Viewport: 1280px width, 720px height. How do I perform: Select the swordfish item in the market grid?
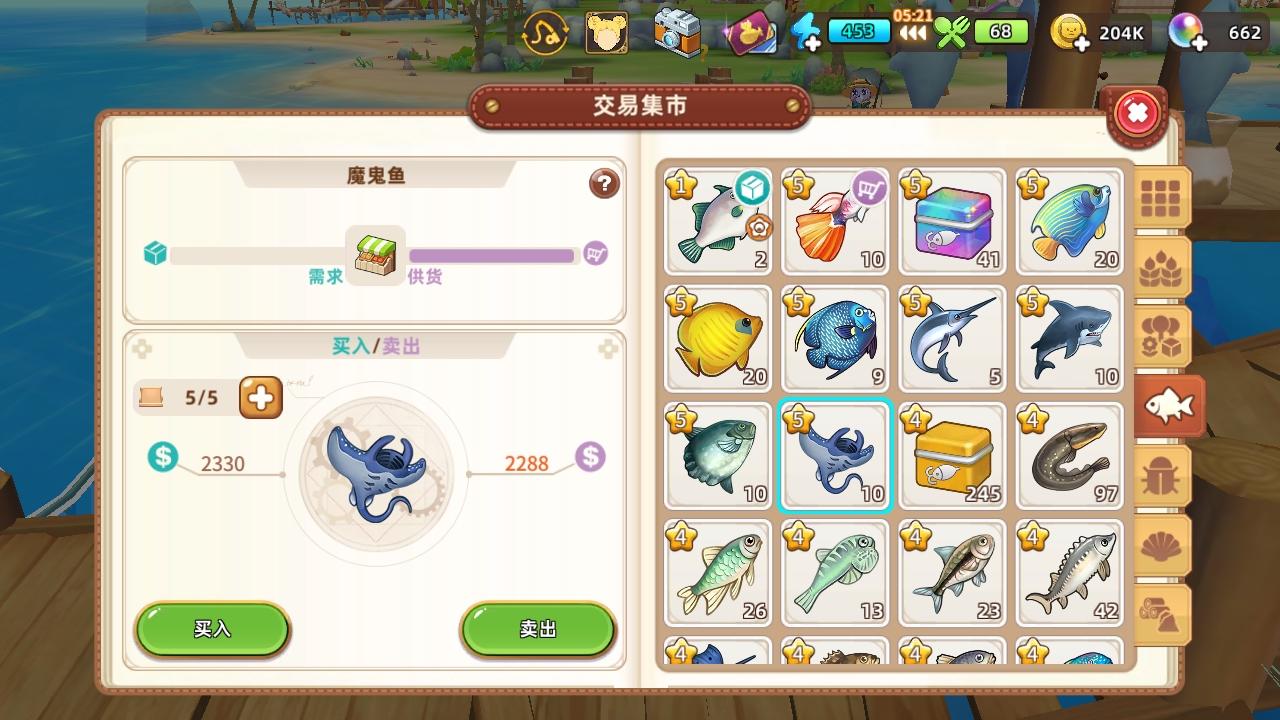pyautogui.click(x=952, y=339)
